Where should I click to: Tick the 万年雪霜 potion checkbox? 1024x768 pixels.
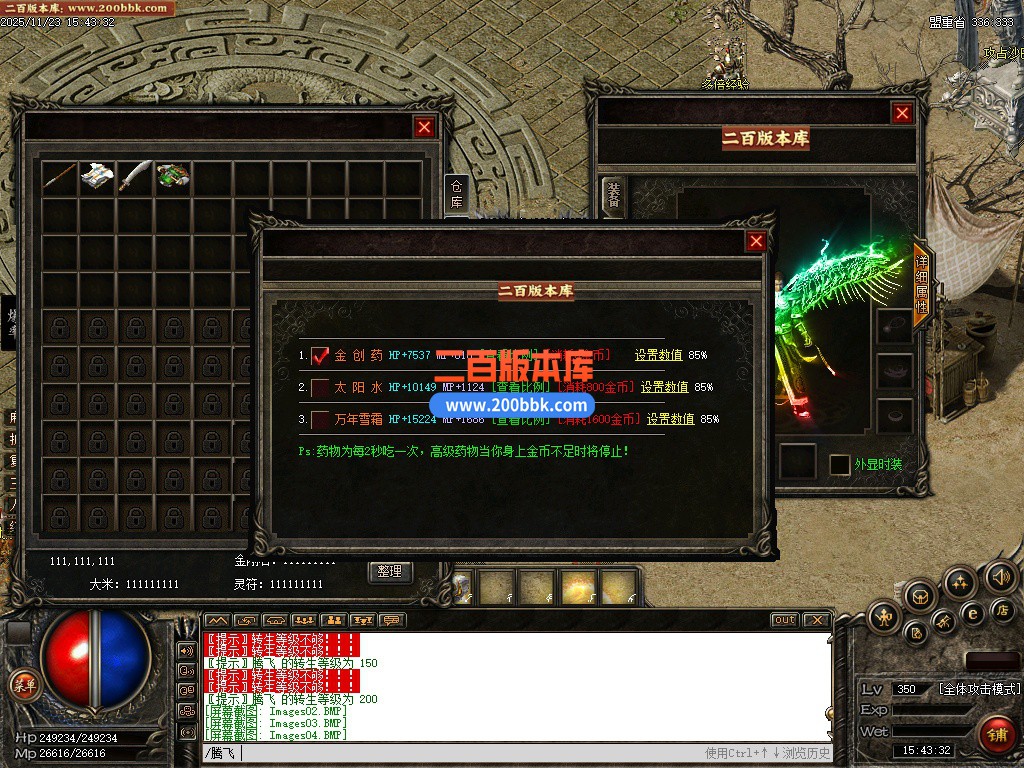click(x=320, y=419)
